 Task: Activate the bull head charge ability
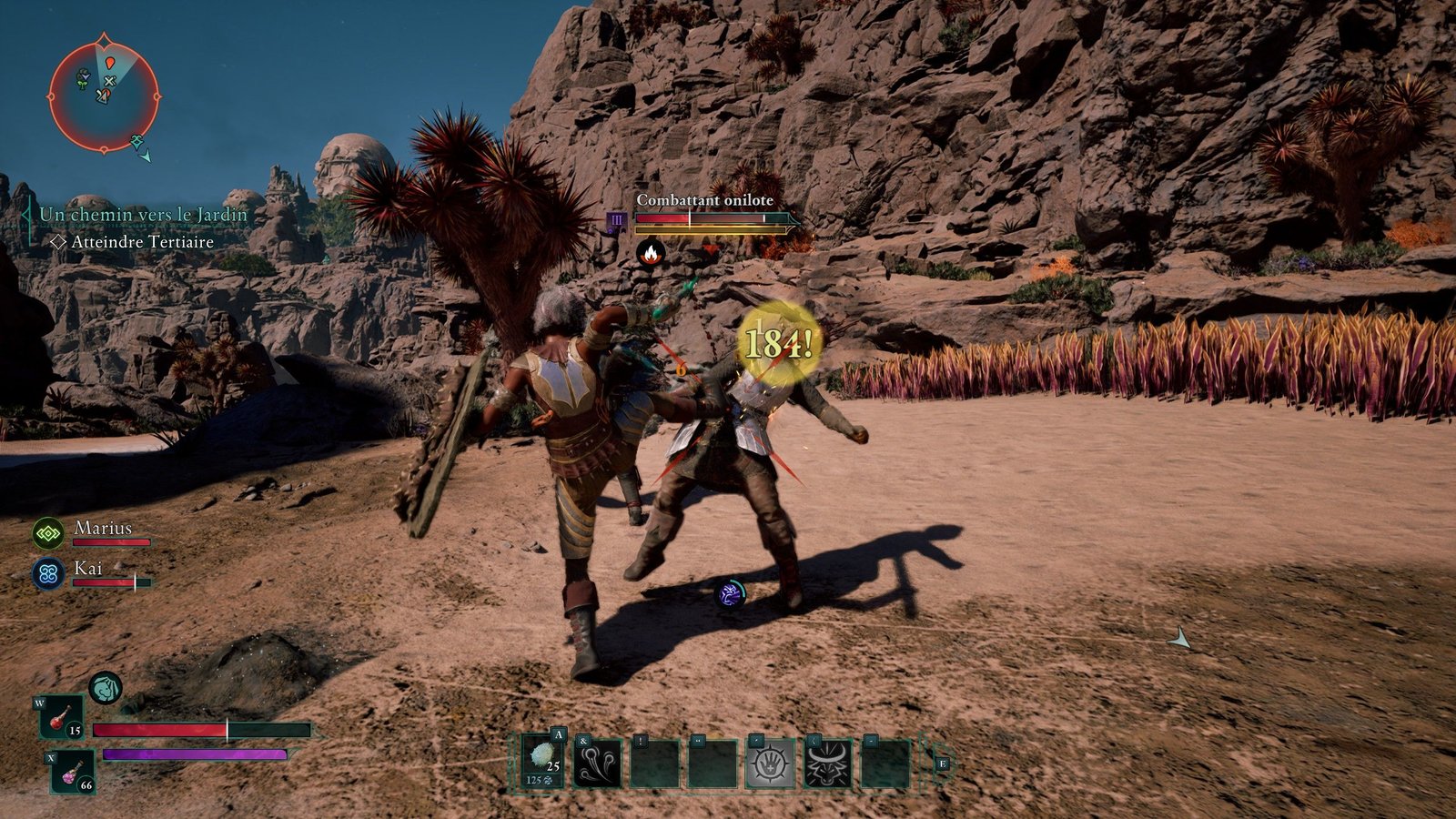pyautogui.click(x=828, y=763)
